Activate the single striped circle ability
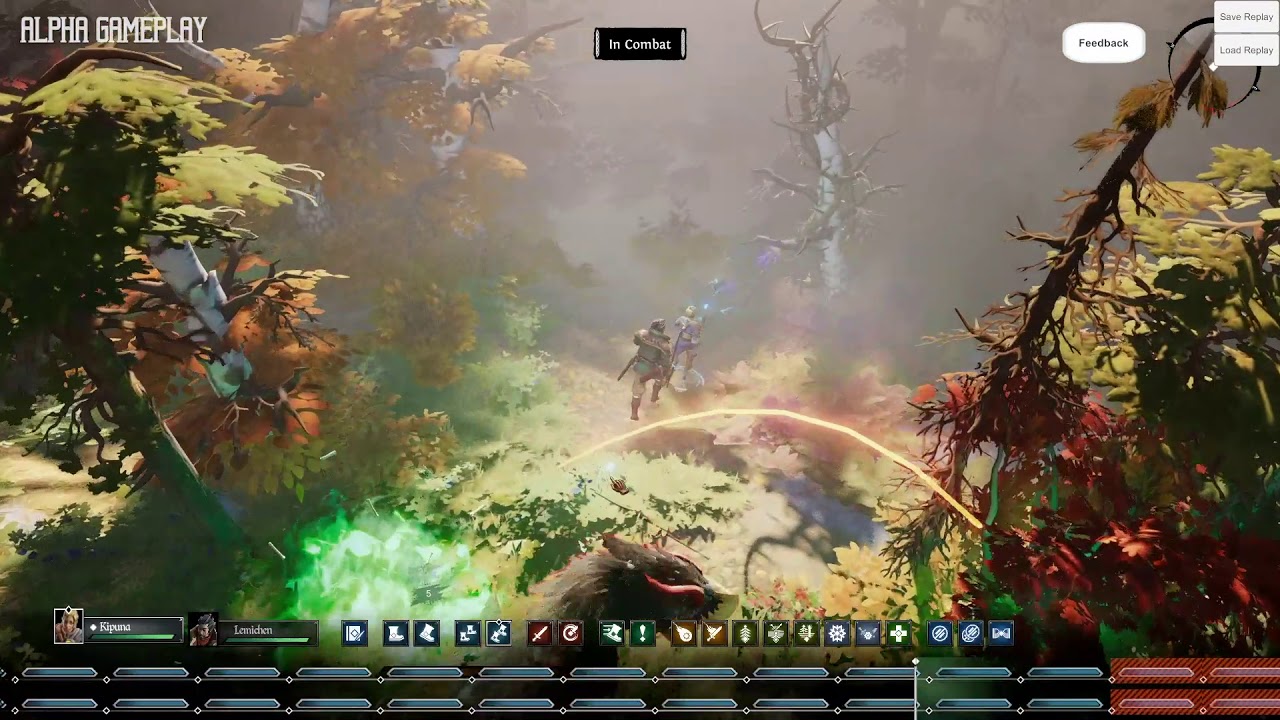1280x720 pixels. pos(940,633)
